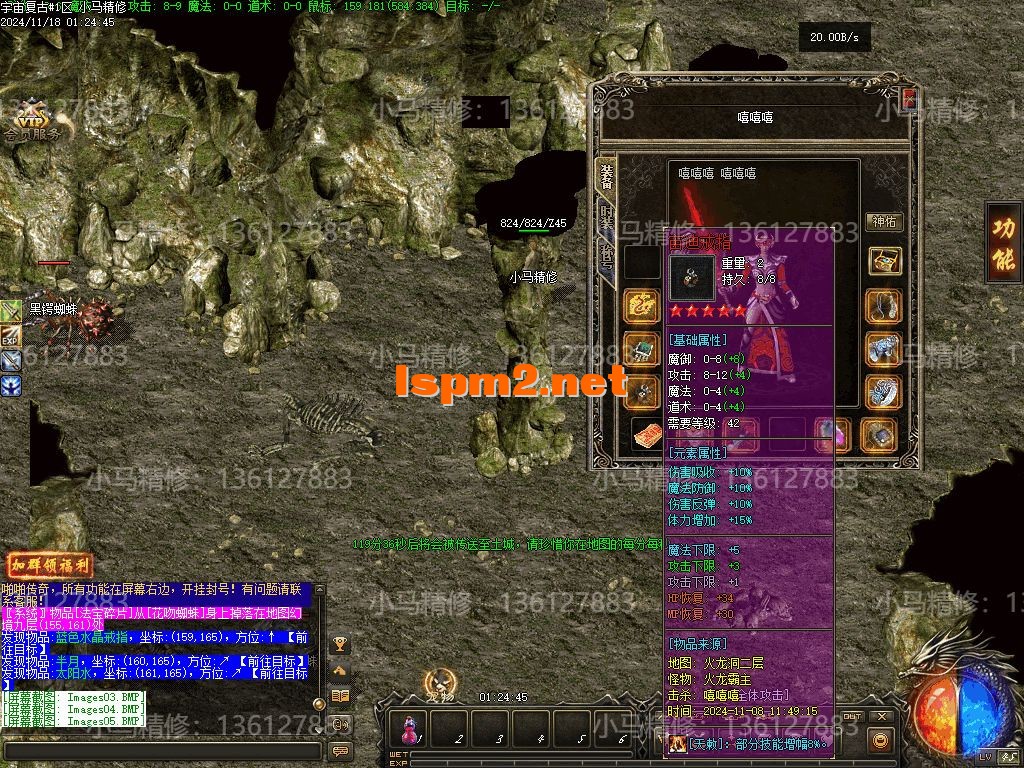The image size is (1024, 768).
Task: Click the 前往目标 link for 半月
Action: click(270, 661)
